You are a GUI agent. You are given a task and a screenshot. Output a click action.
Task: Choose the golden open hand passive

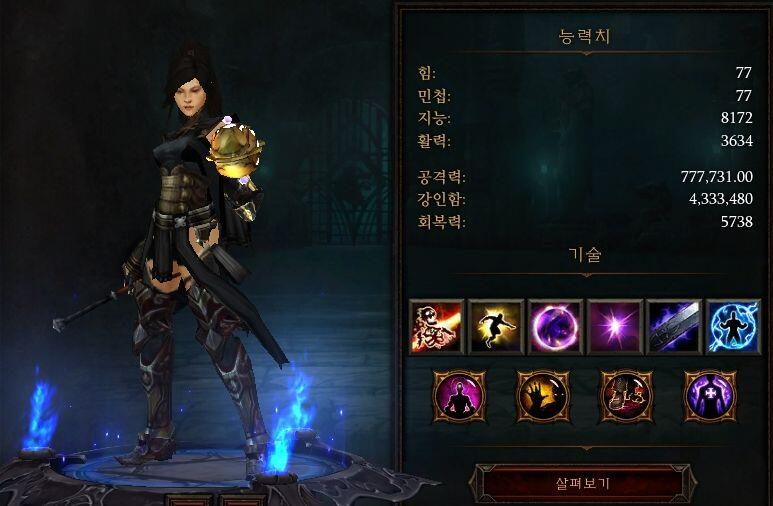click(542, 395)
